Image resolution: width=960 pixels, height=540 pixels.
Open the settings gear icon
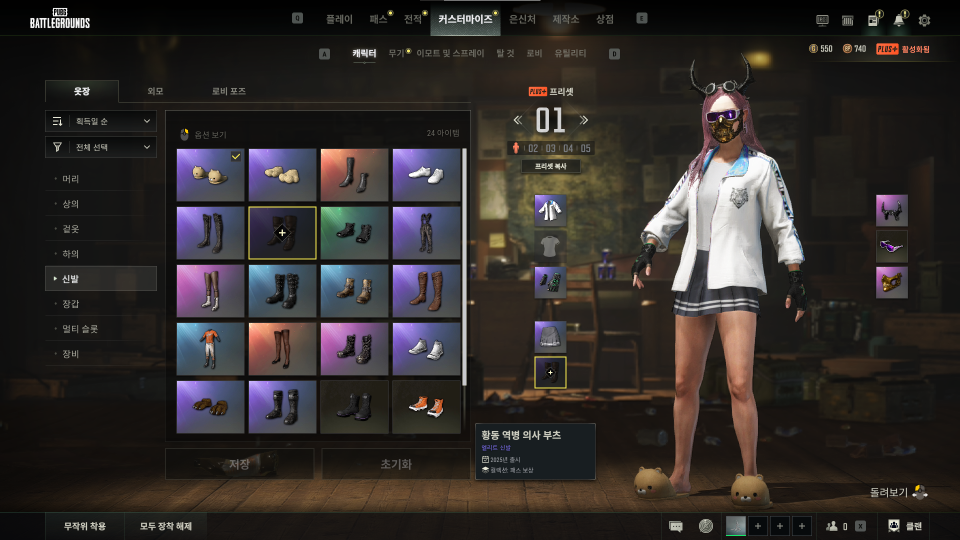pos(924,20)
